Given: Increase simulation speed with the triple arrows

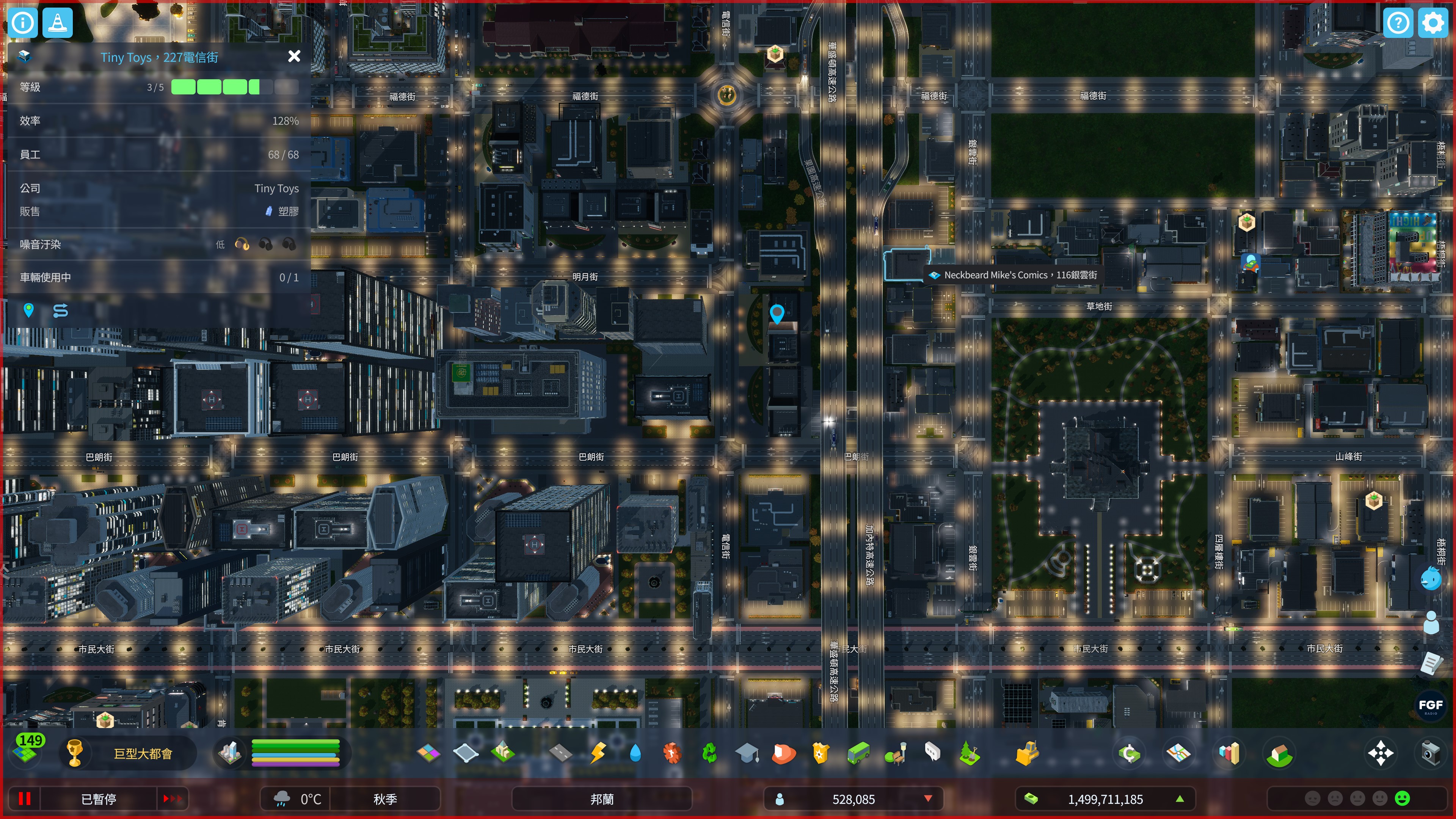Looking at the screenshot, I should coord(174,798).
